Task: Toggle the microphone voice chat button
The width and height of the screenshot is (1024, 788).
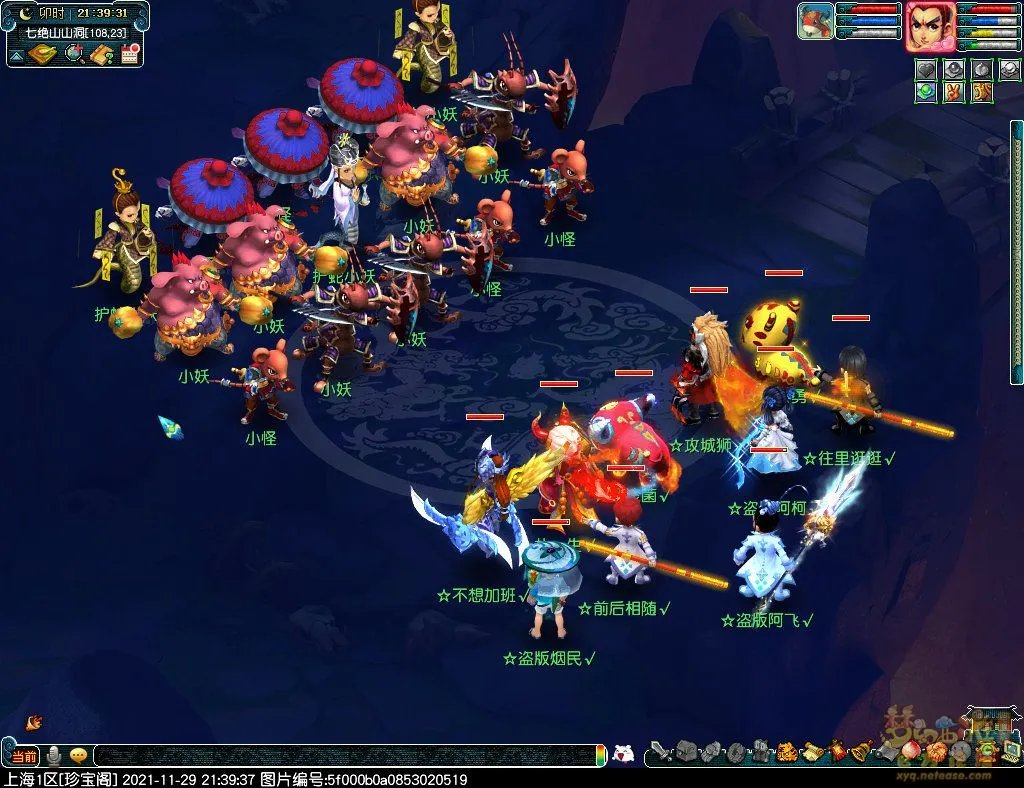Action: pos(54,756)
